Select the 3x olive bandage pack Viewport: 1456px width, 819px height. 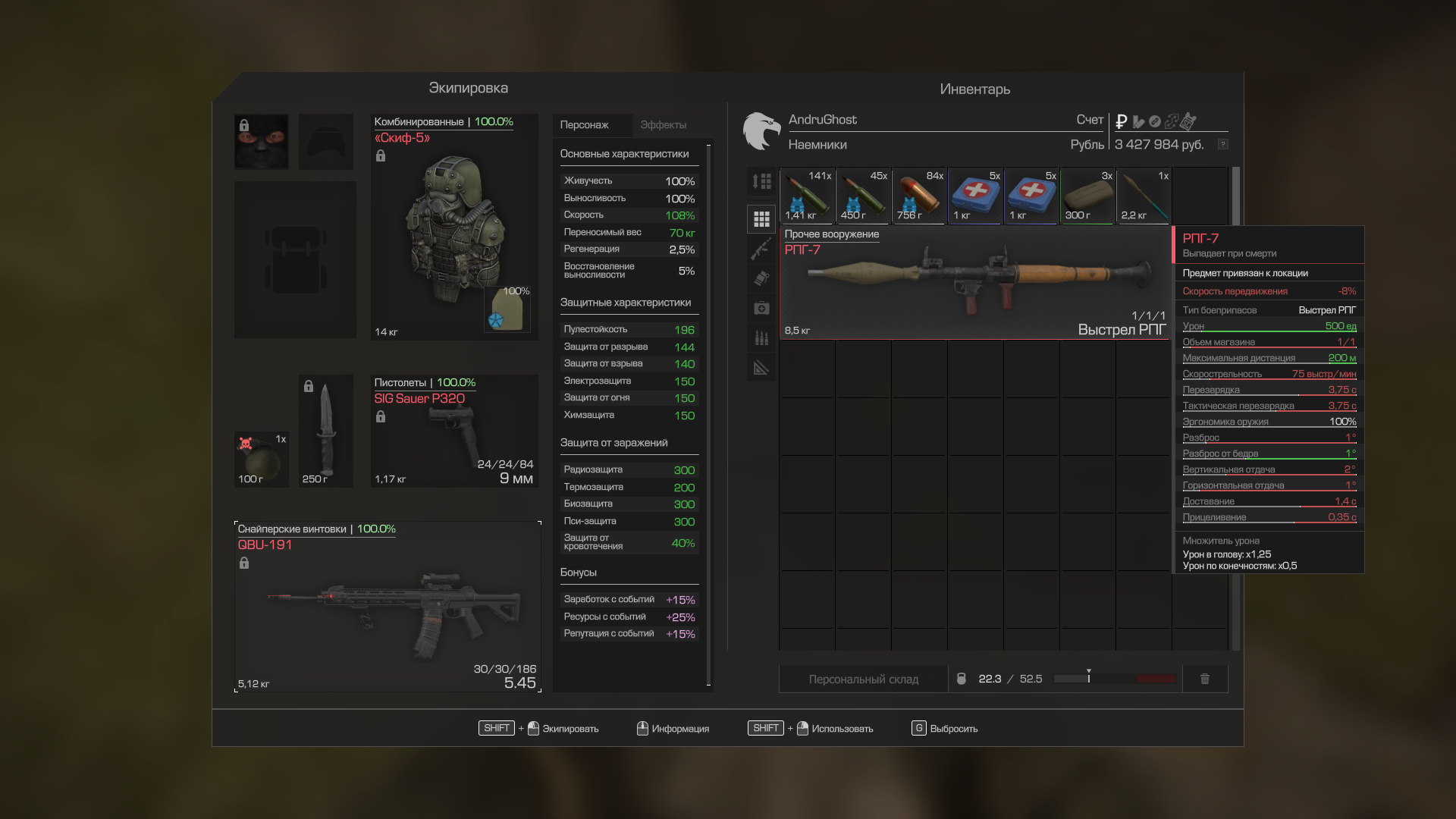click(x=1087, y=196)
